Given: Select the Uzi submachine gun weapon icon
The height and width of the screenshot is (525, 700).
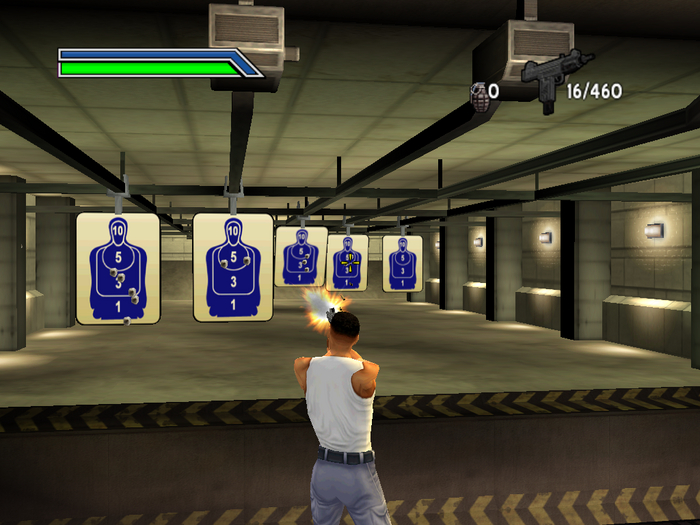Looking at the screenshot, I should 552,80.
